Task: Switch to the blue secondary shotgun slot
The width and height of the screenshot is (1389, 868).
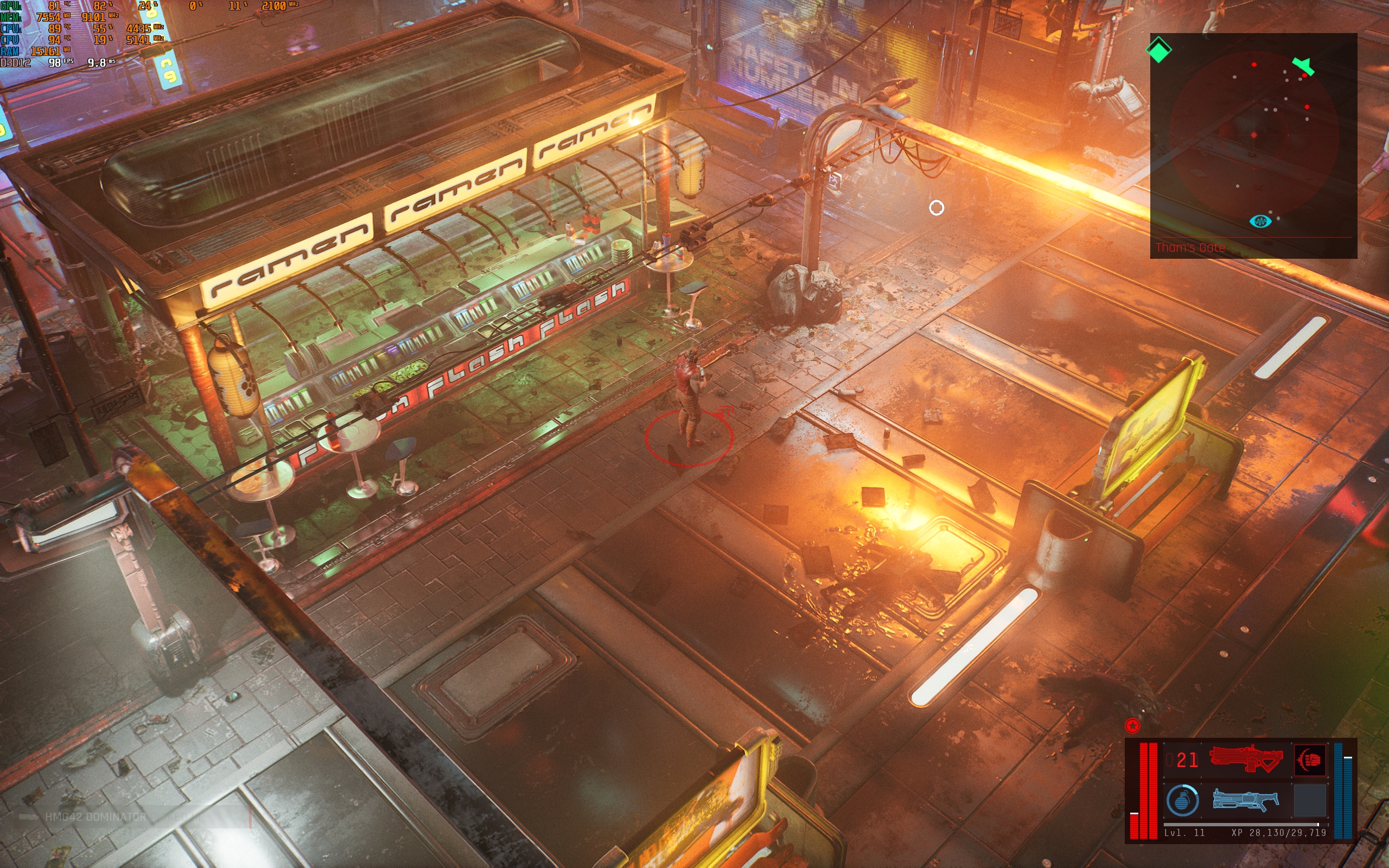Action: [x=1246, y=800]
